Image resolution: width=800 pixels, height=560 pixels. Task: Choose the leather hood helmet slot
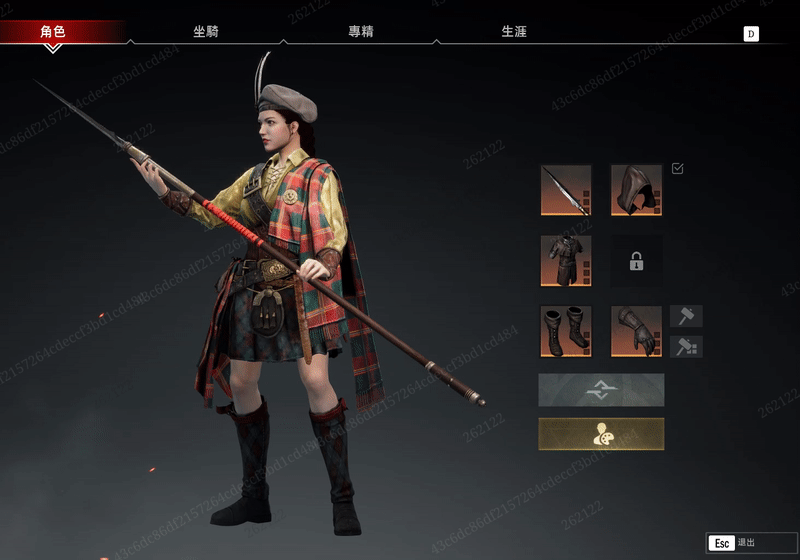[636, 191]
